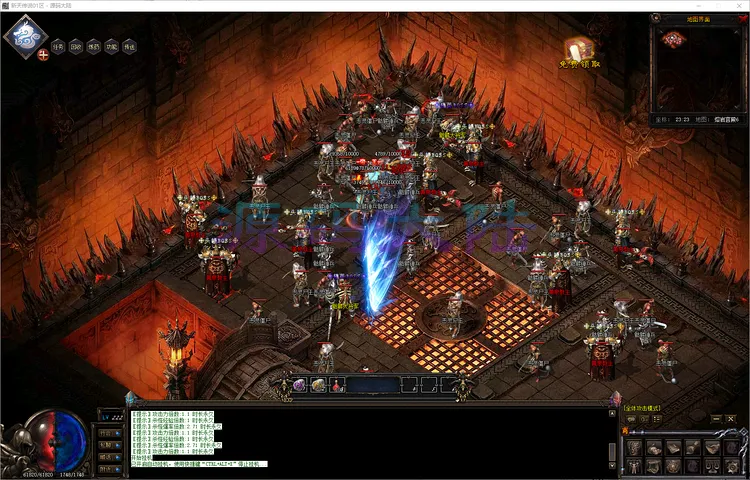Click the first chat channel button beside the orb

point(110,431)
